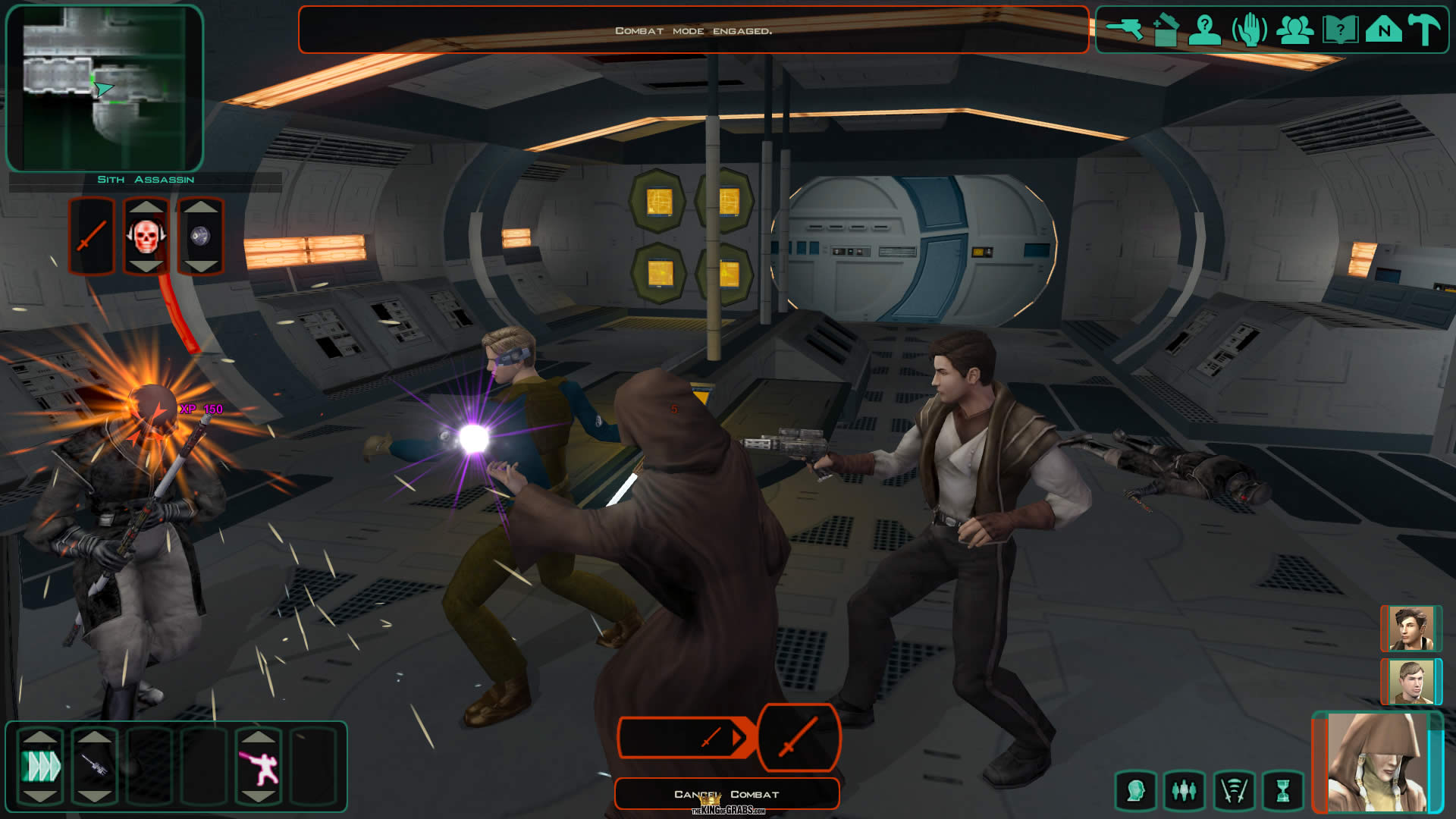Switch to the dark-haired companion portrait
The height and width of the screenshot is (819, 1456).
pos(1410,629)
